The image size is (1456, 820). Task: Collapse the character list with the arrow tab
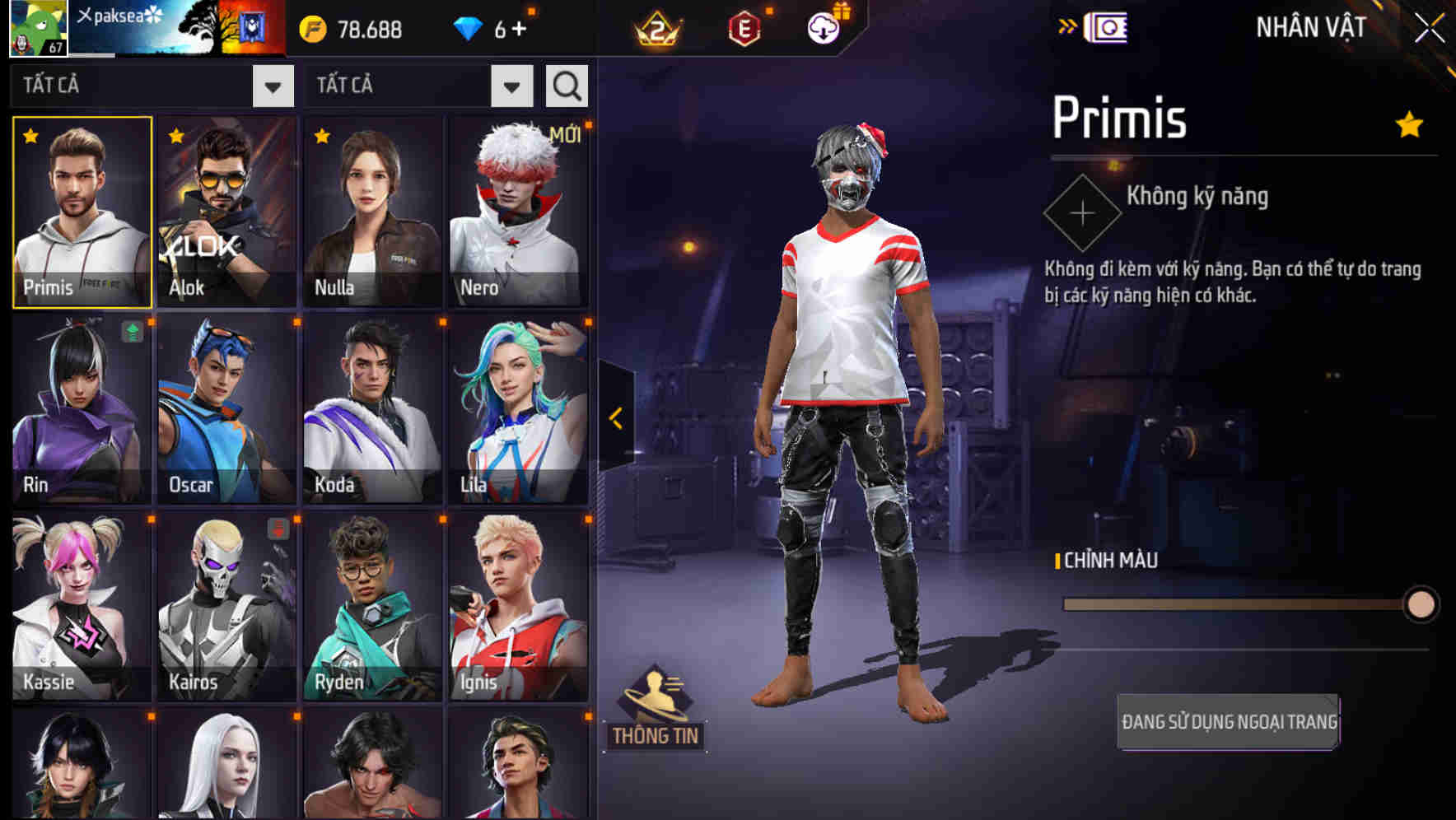pyautogui.click(x=616, y=417)
